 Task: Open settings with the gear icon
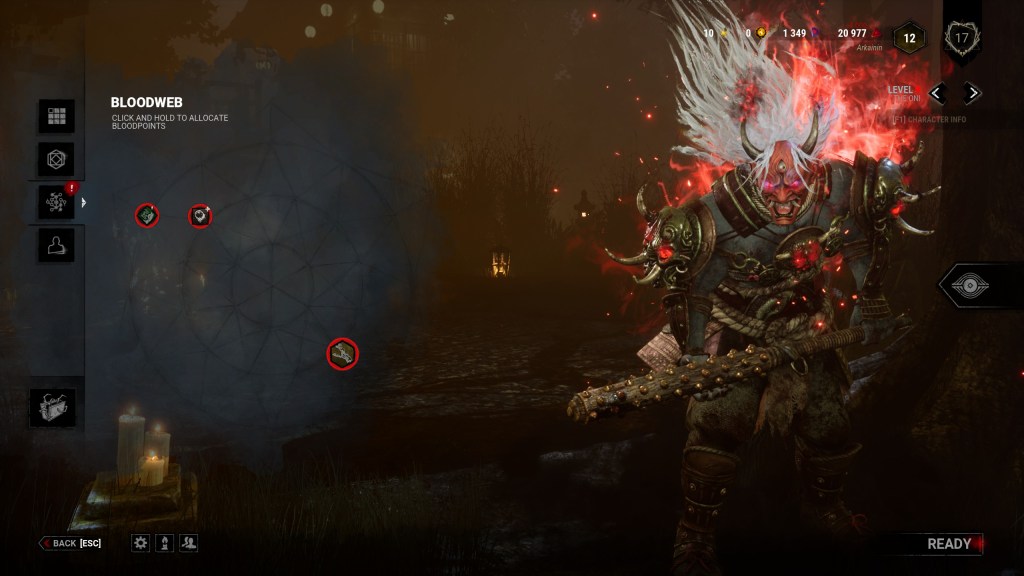141,543
